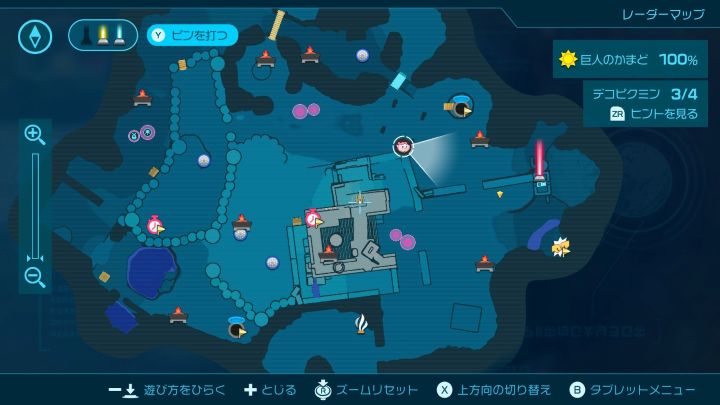Choose the ピンを打つ pin button
The height and width of the screenshot is (405, 720).
pyautogui.click(x=193, y=36)
